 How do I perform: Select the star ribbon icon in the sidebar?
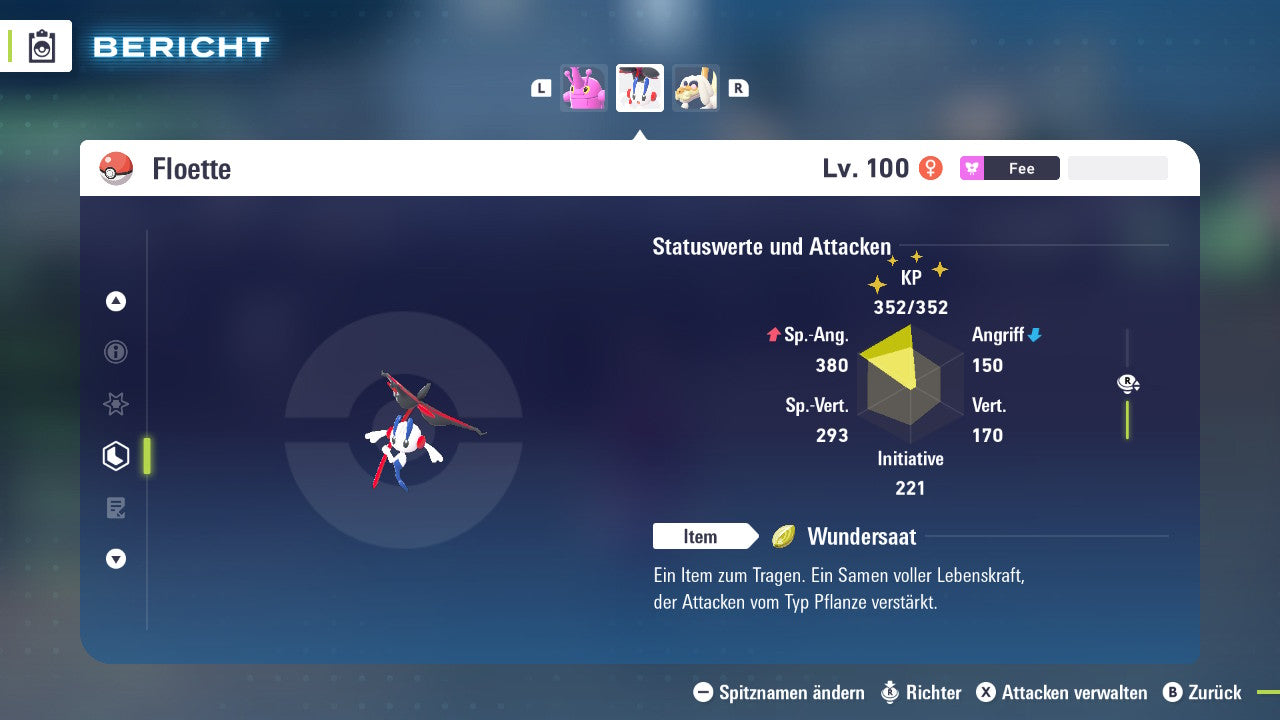(x=115, y=404)
